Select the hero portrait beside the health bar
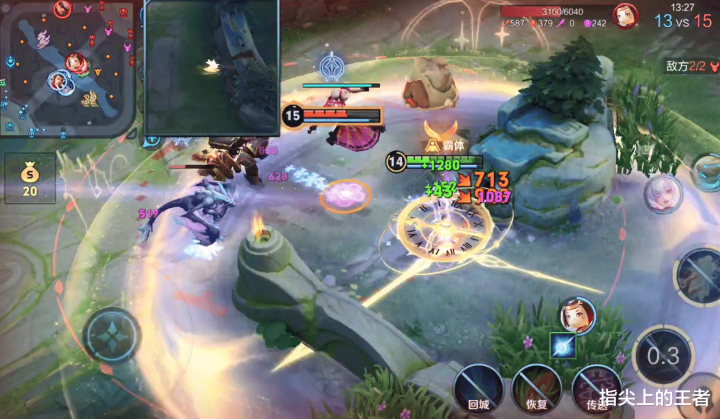Screen dimensions: 720x419 coord(627,16)
